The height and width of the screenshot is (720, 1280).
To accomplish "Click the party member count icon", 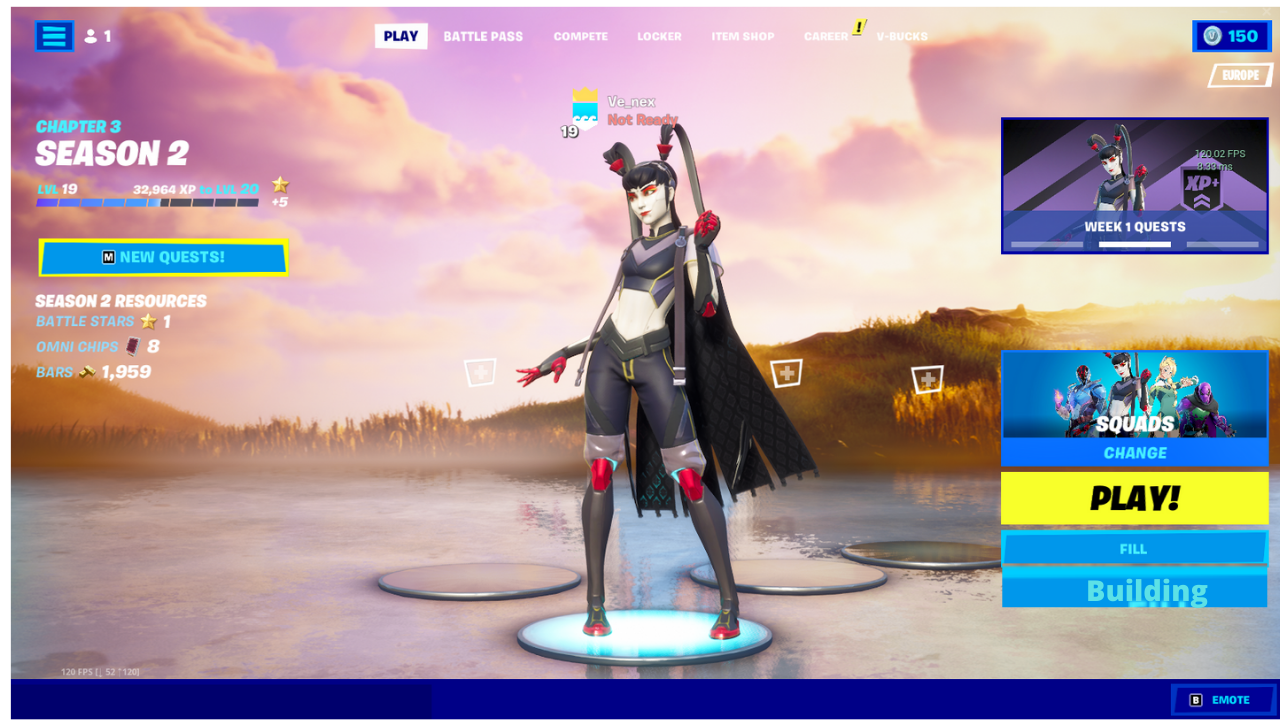I will tap(91, 35).
